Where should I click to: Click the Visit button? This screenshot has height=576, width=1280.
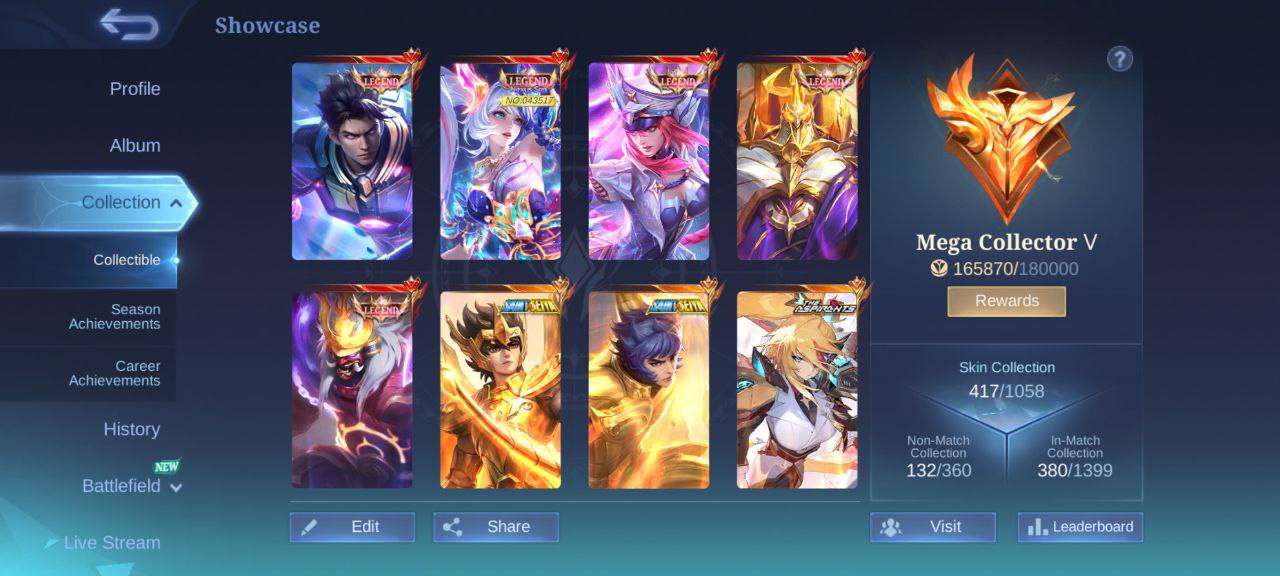(x=932, y=527)
